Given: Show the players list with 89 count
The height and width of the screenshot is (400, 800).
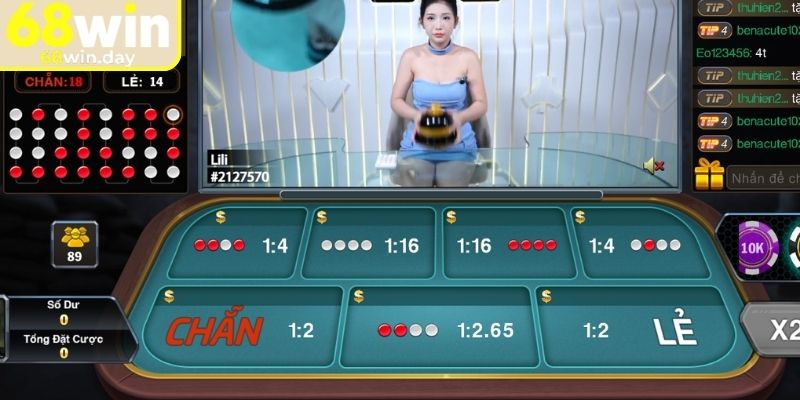Looking at the screenshot, I should click(x=75, y=244).
